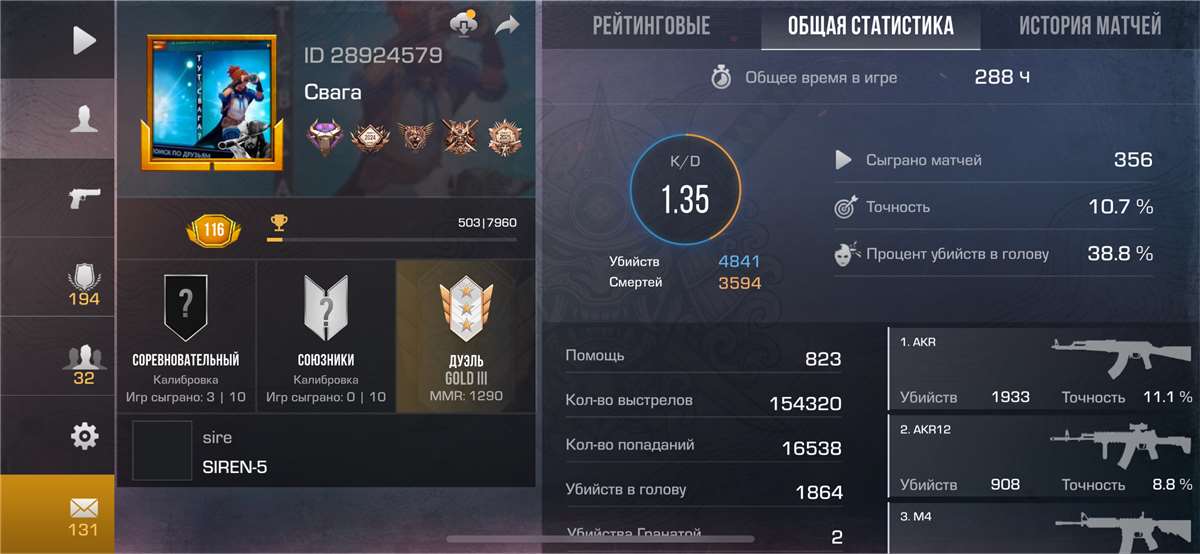The height and width of the screenshot is (554, 1200).
Task: Select the Дуэль Gold III card
Action: tap(466, 336)
